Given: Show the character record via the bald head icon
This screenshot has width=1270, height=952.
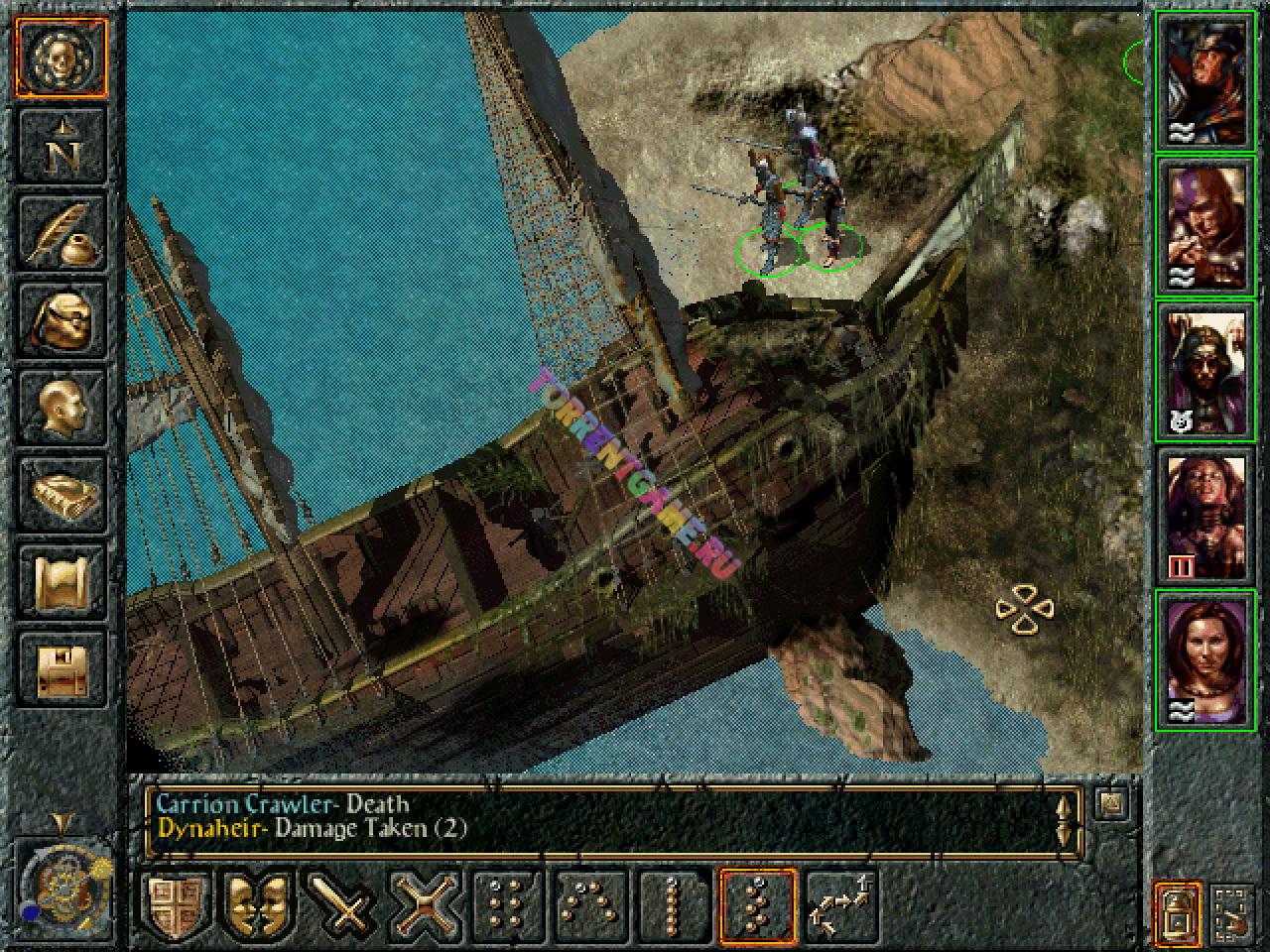Looking at the screenshot, I should tap(63, 407).
